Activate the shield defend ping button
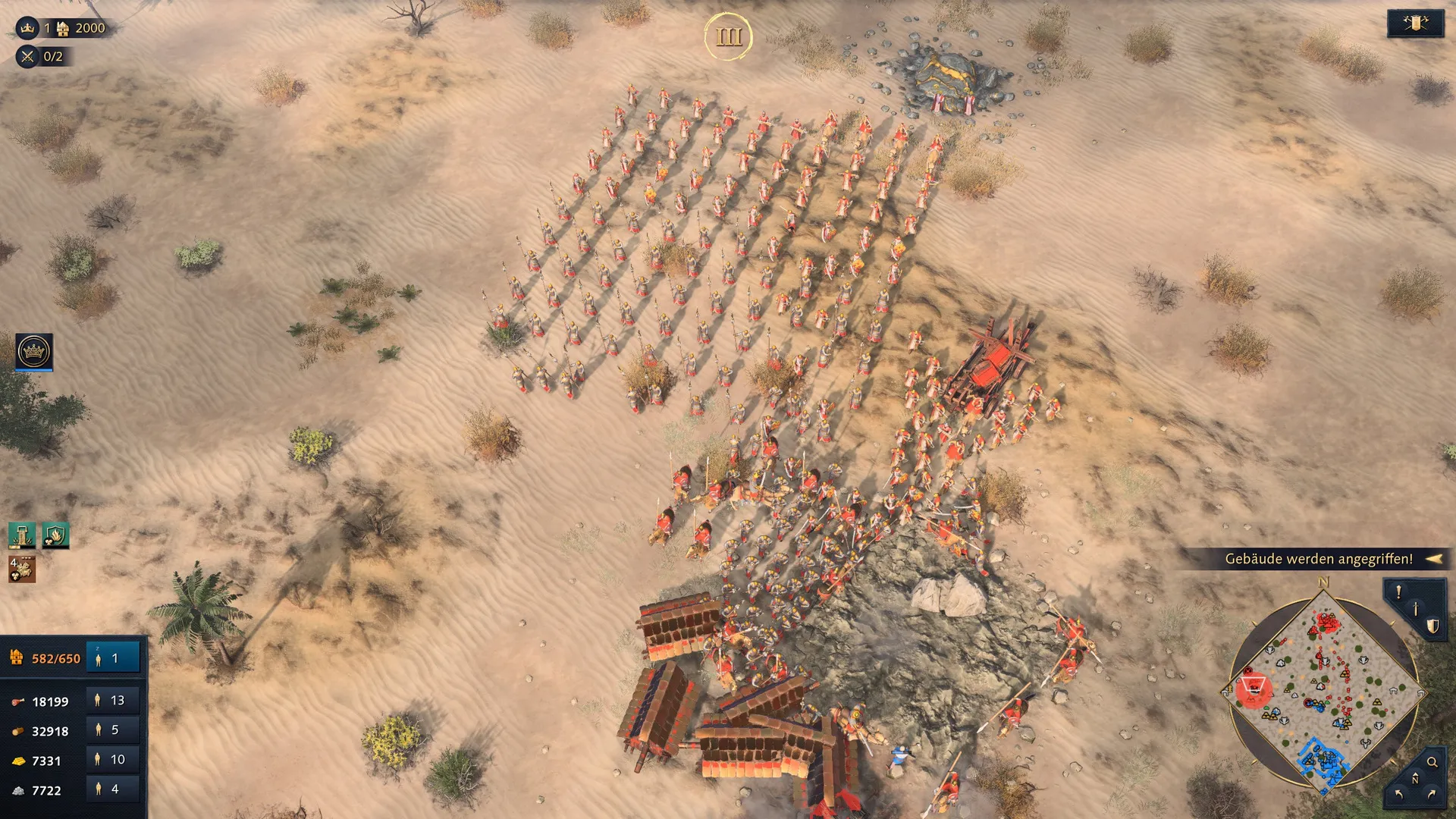This screenshot has height=819, width=1456. point(1432,626)
